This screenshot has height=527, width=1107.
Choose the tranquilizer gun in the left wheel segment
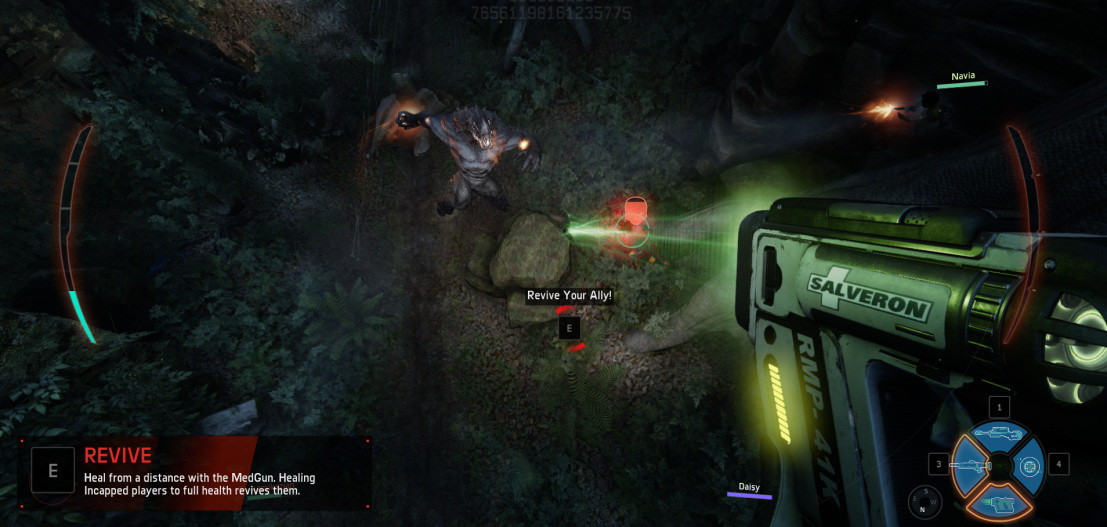pyautogui.click(x=970, y=465)
